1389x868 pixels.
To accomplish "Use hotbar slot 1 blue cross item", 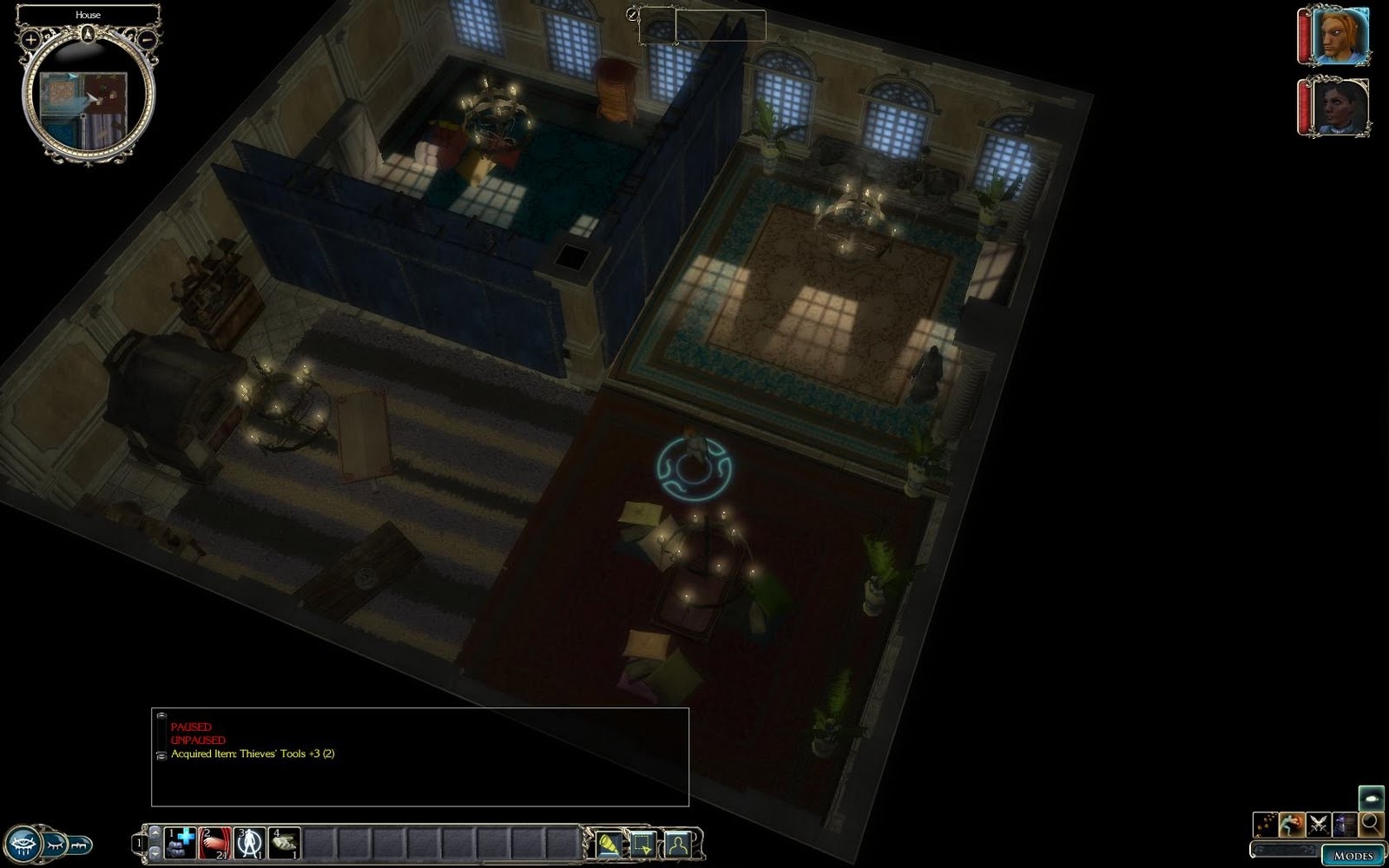I will pos(181,843).
